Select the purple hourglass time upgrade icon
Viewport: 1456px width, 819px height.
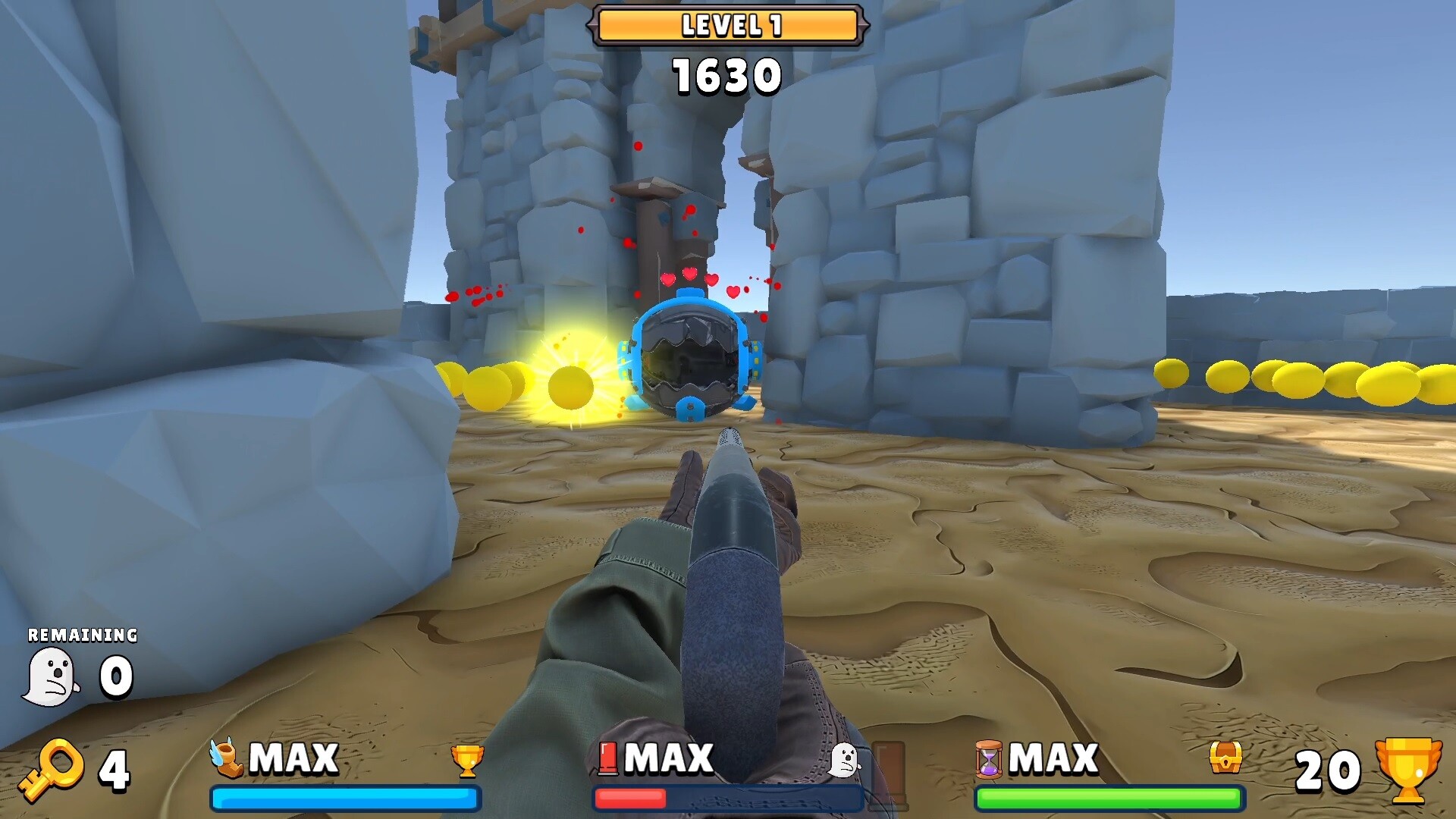click(x=988, y=761)
